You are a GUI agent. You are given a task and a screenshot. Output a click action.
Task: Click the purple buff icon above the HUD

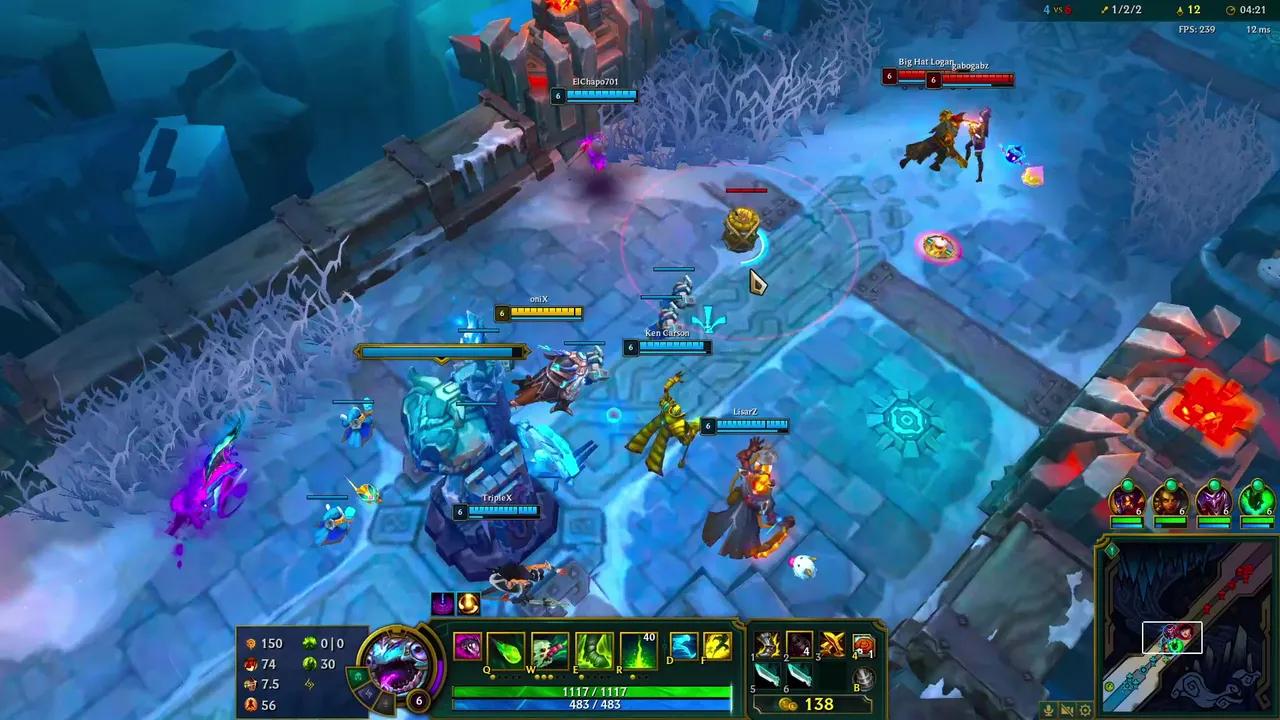pyautogui.click(x=443, y=602)
